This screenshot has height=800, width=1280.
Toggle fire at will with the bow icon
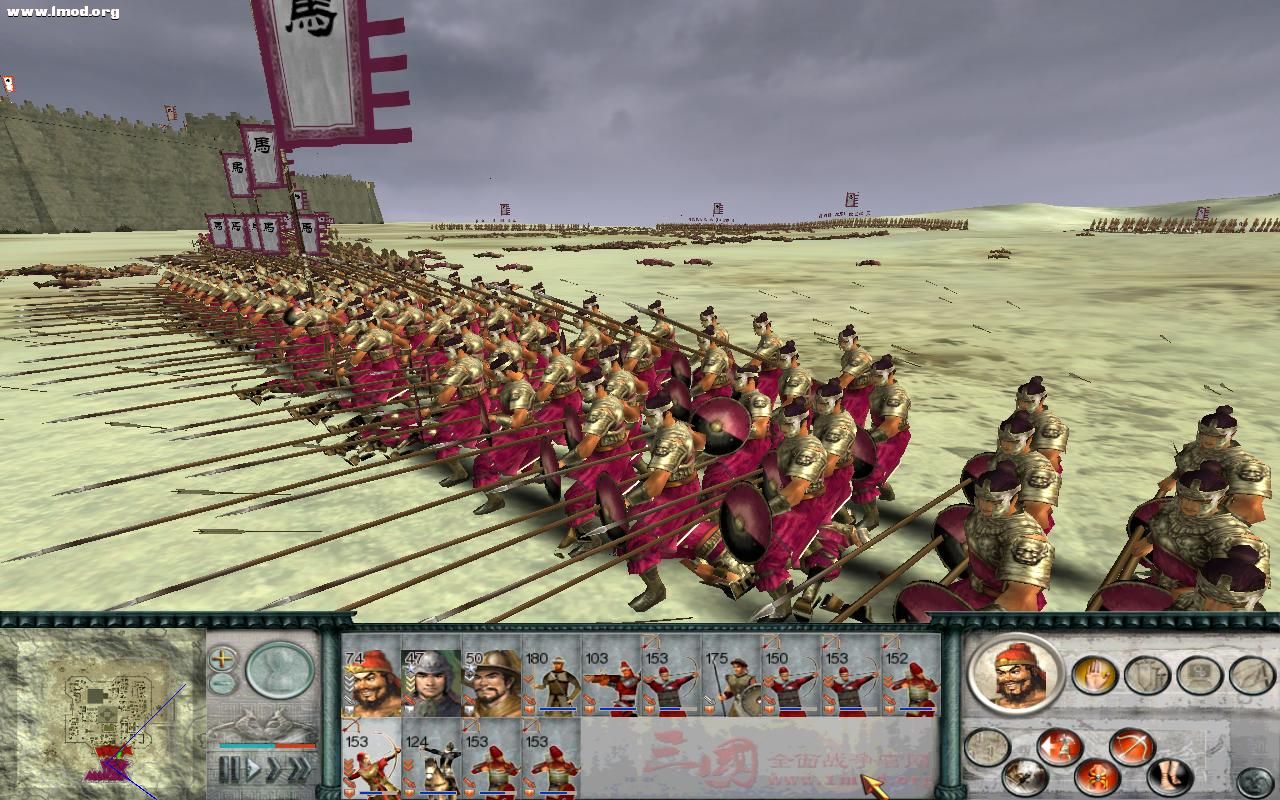click(1131, 746)
